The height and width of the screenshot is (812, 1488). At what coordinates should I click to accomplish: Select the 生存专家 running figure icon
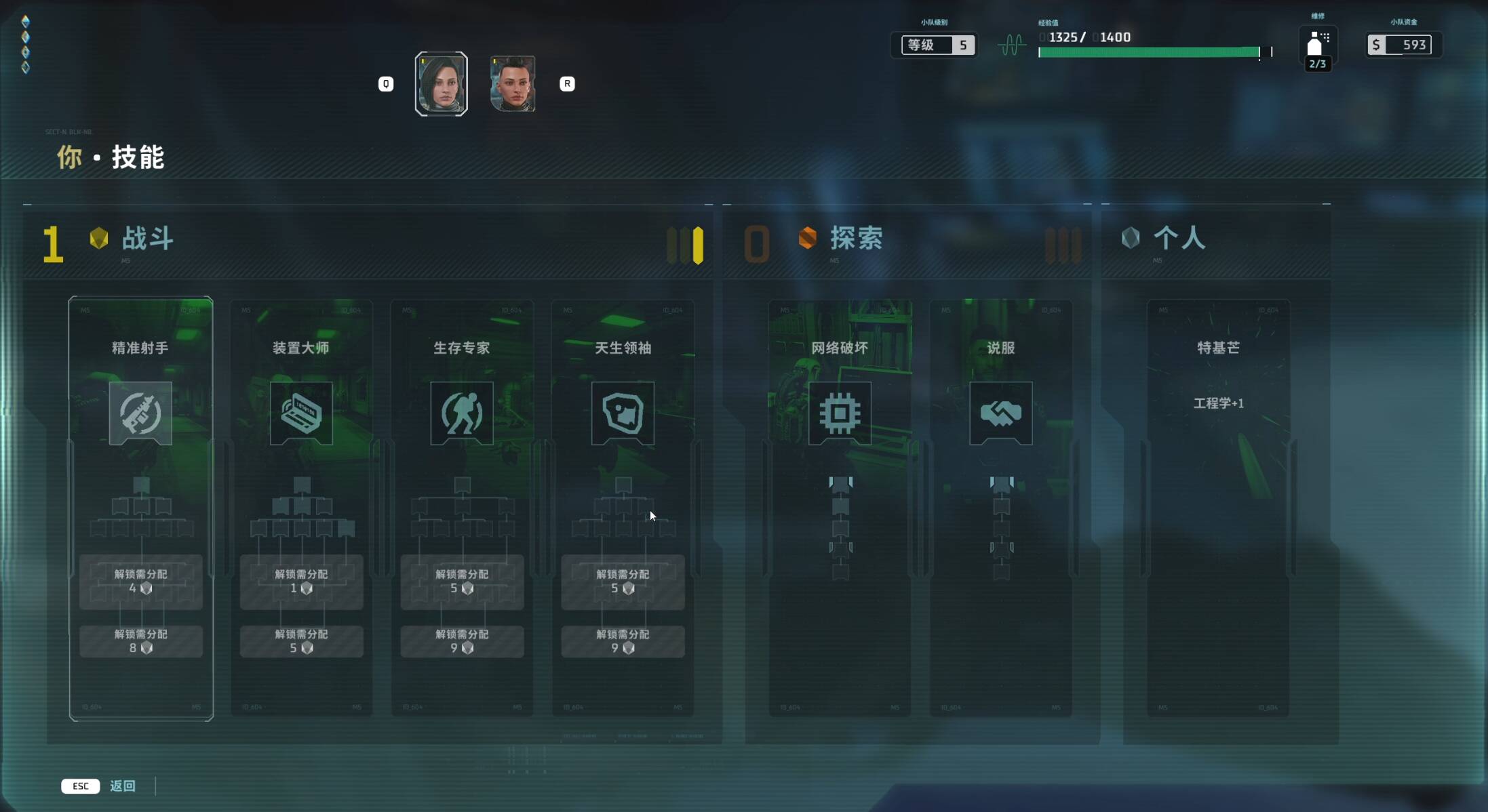pyautogui.click(x=462, y=413)
